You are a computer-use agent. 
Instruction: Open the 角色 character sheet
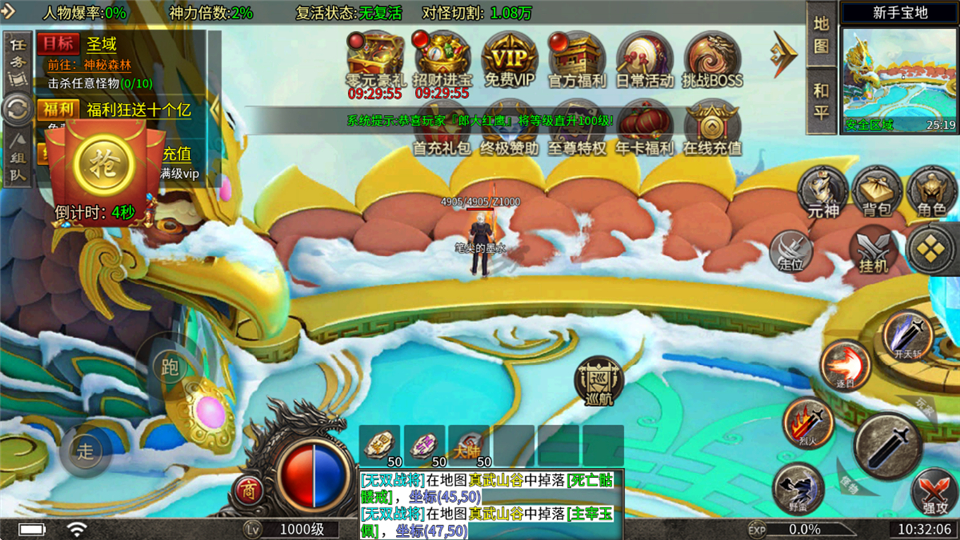click(x=932, y=190)
